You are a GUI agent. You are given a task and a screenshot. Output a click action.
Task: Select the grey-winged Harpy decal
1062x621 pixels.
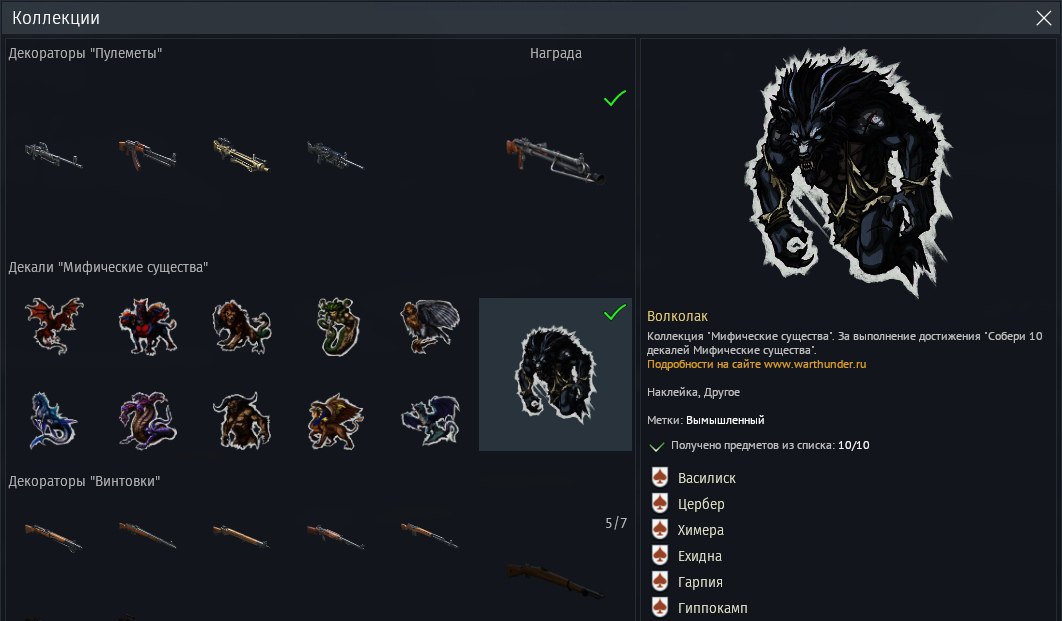click(x=430, y=324)
